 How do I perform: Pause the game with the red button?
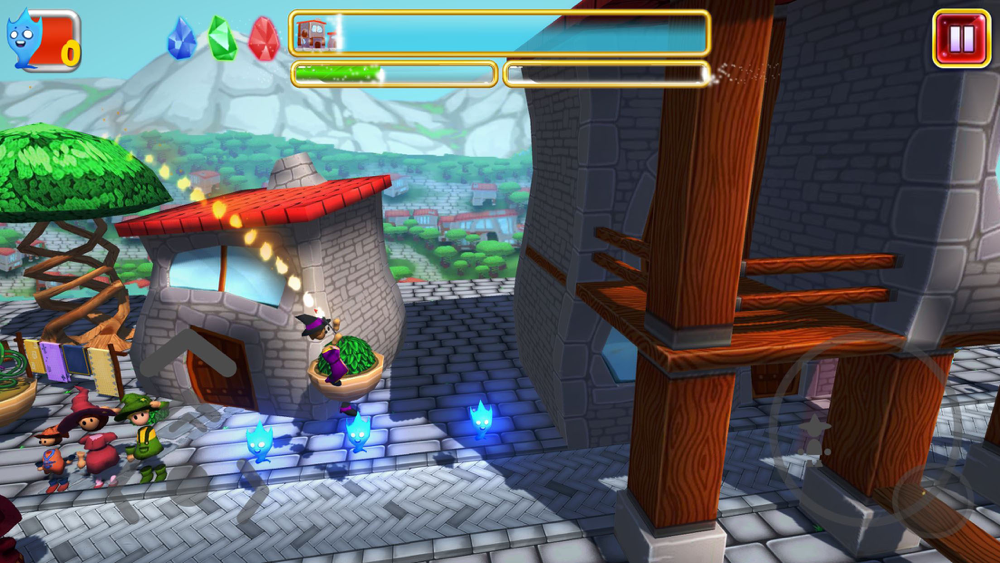(960, 39)
